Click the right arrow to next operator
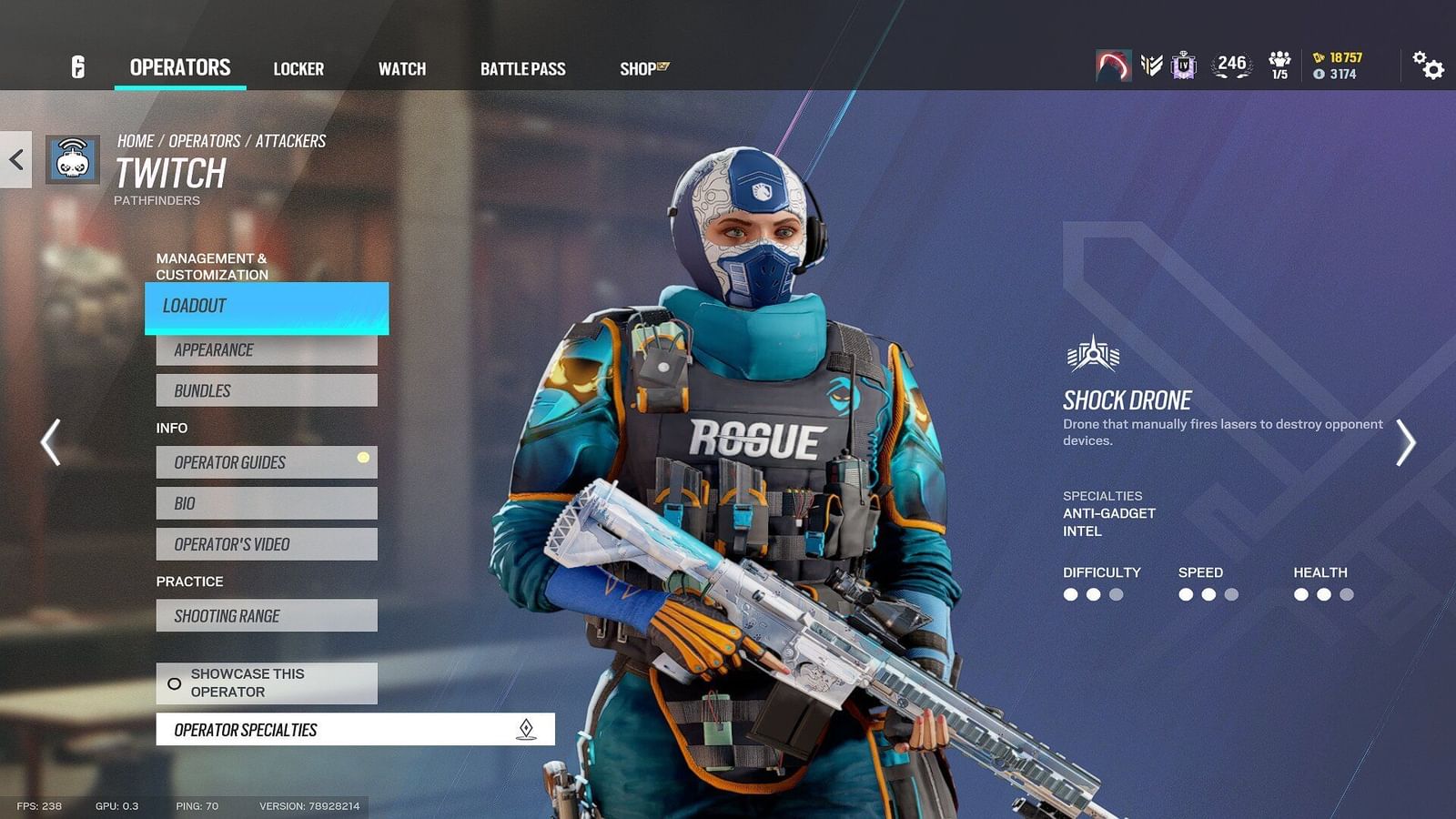The width and height of the screenshot is (1456, 819). coord(1405,440)
